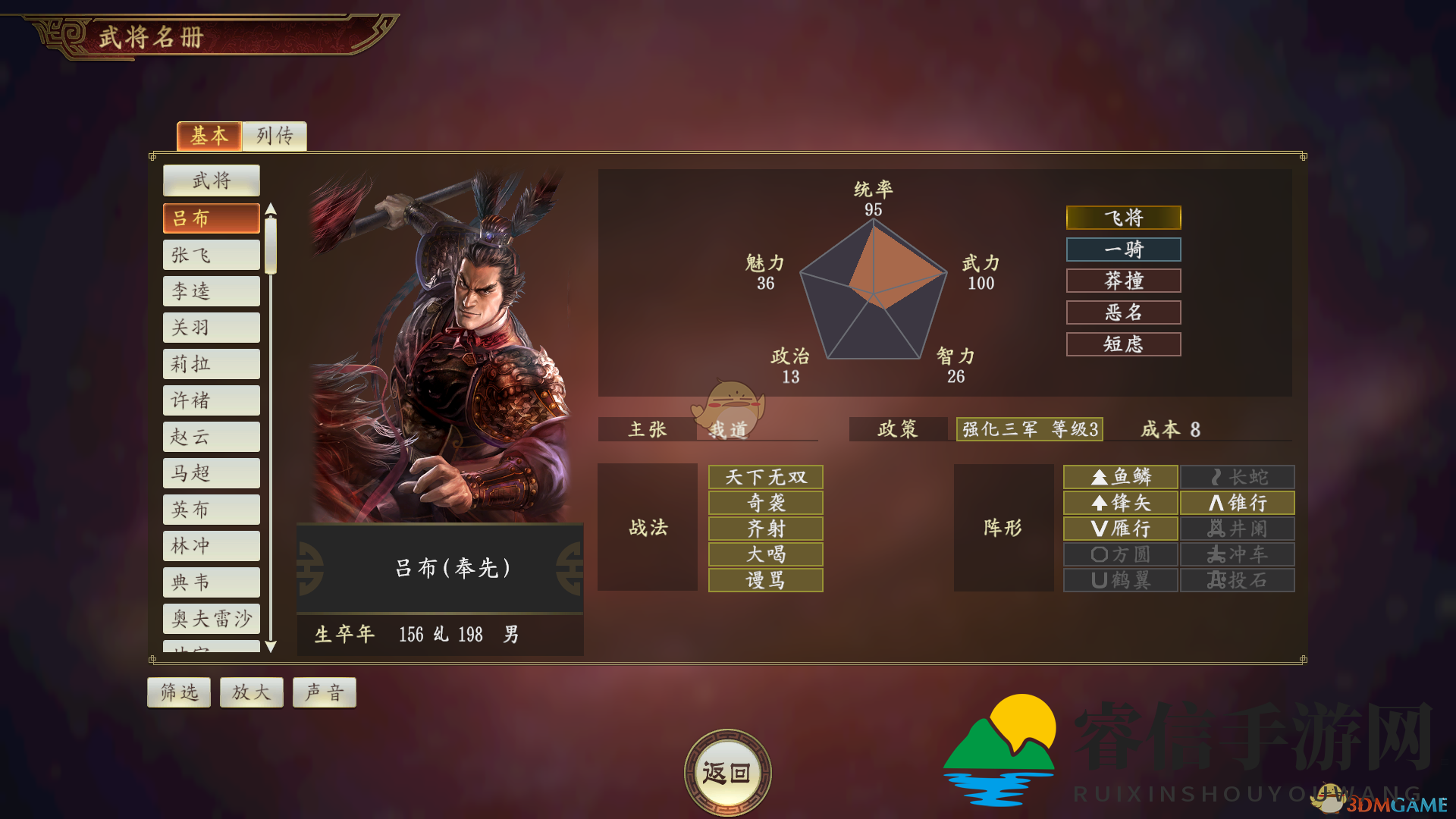Screen dimensions: 1456x819
Task: Switch to the 列传 biography tab
Action: (x=274, y=136)
